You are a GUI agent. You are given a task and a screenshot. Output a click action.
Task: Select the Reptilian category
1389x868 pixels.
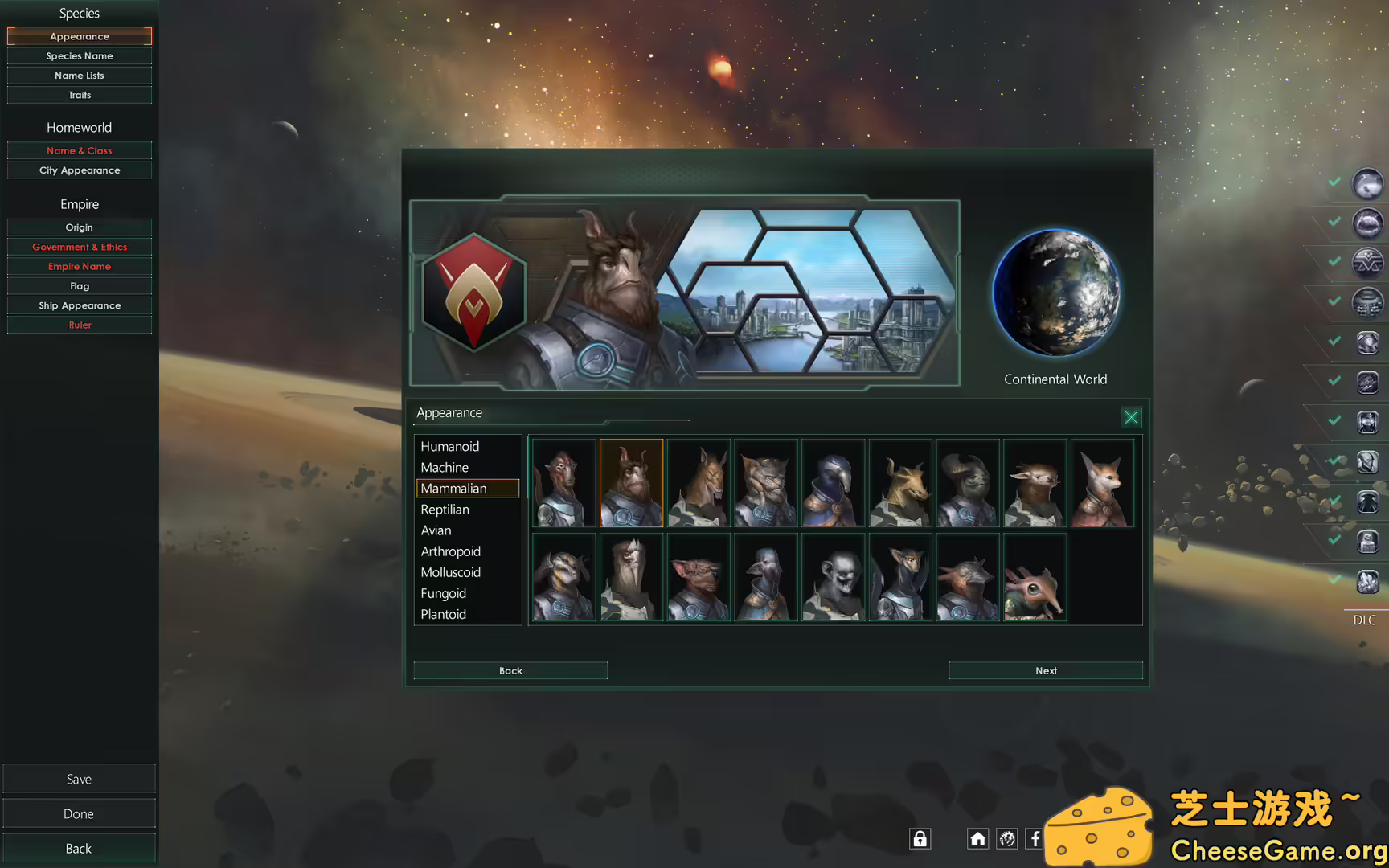coord(445,509)
